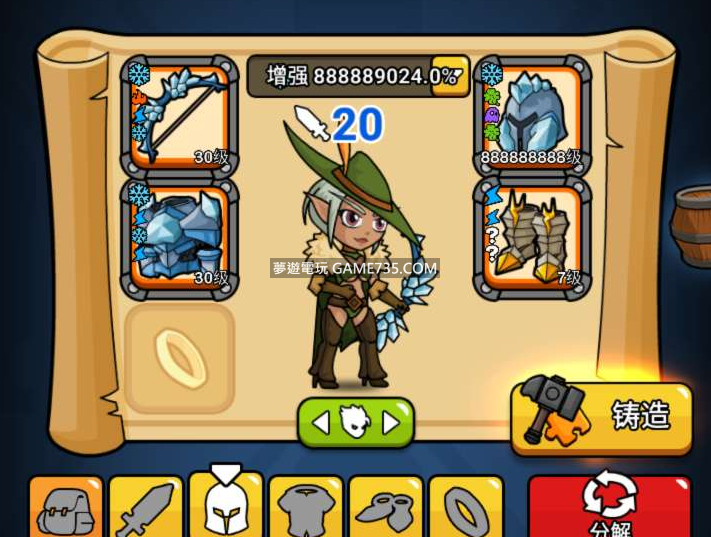Select the ice helmet equipment slot

pyautogui.click(x=531, y=116)
